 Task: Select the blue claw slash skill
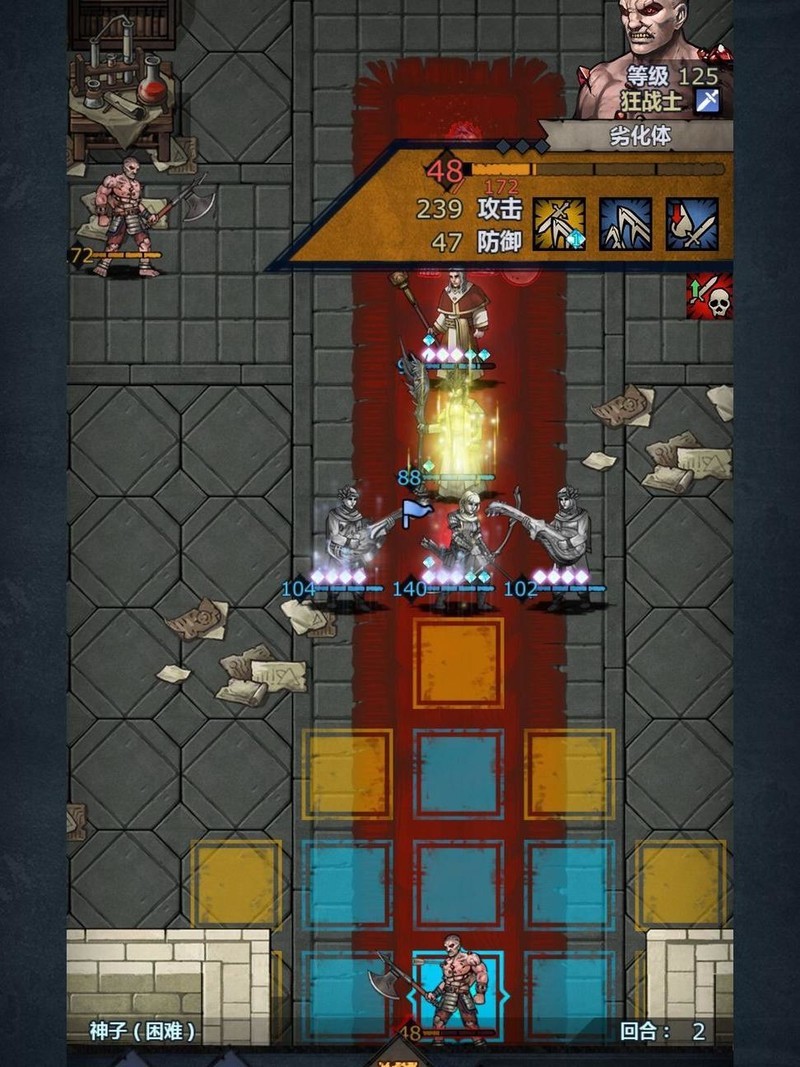click(x=625, y=224)
